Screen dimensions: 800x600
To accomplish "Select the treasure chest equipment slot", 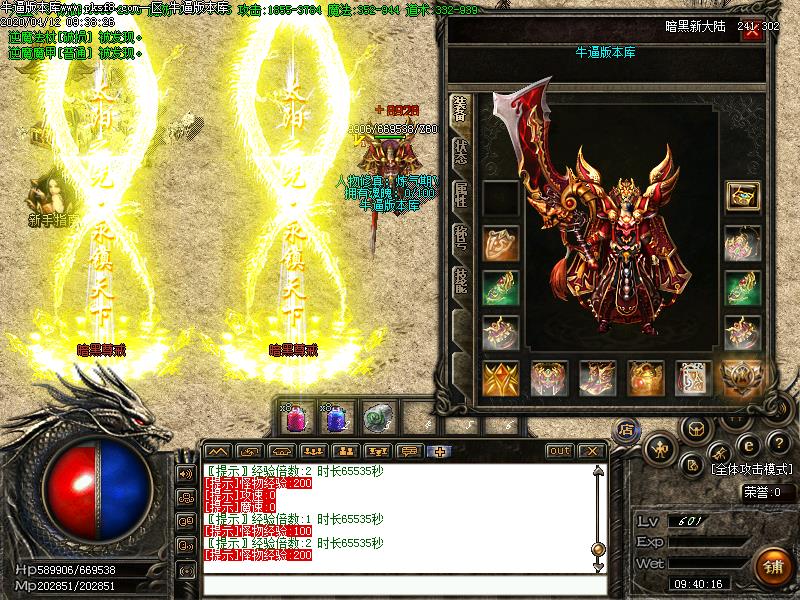I will click(742, 197).
